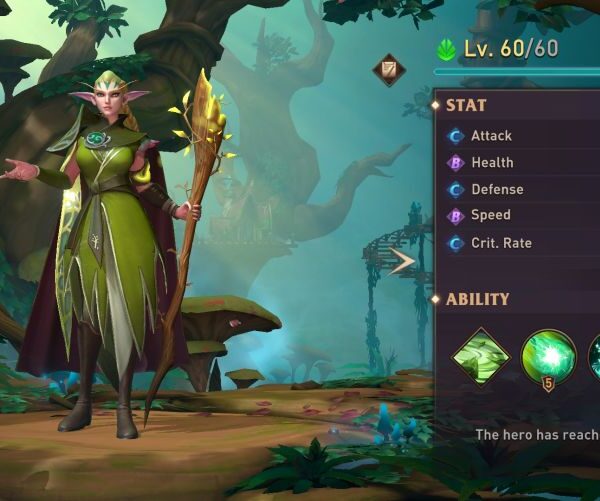Select the green leaf diamond ability icon
This screenshot has width=600, height=501.
point(481,357)
